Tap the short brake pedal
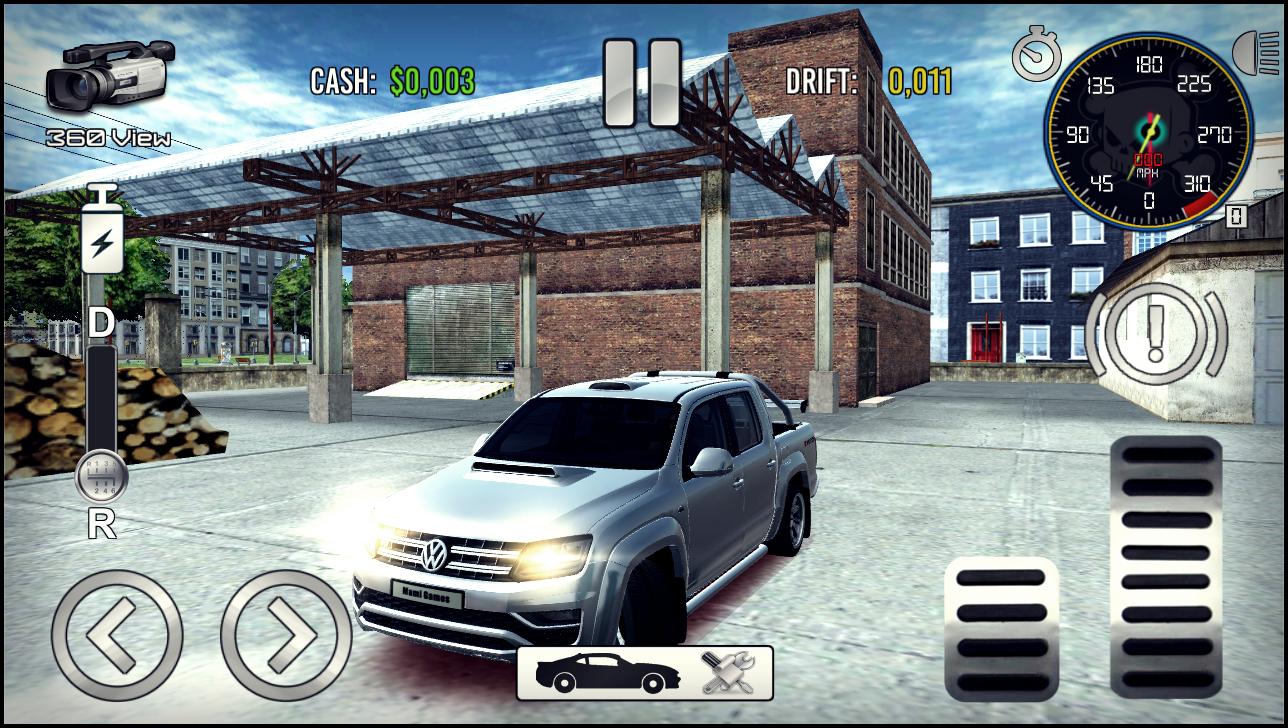1288x728 pixels. (1001, 629)
